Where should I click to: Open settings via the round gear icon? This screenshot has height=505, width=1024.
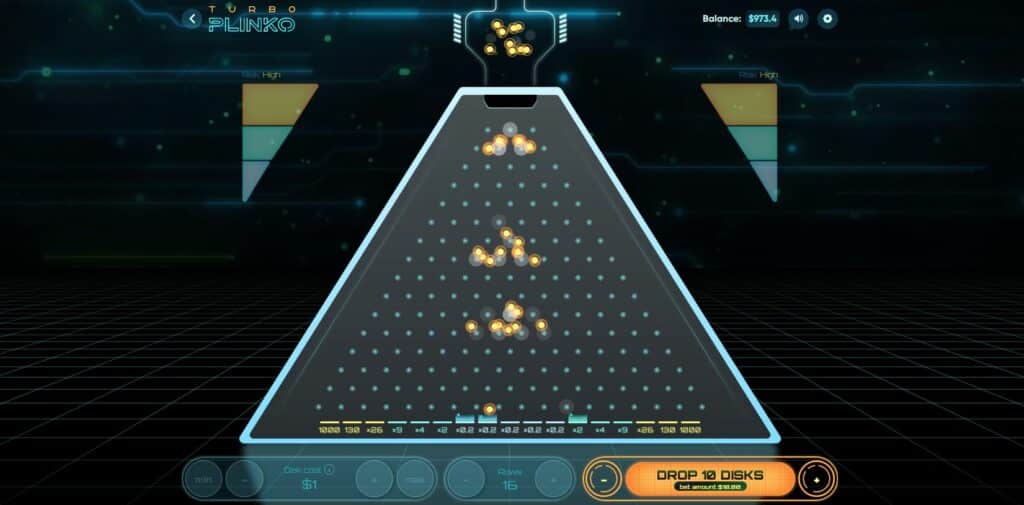click(827, 19)
